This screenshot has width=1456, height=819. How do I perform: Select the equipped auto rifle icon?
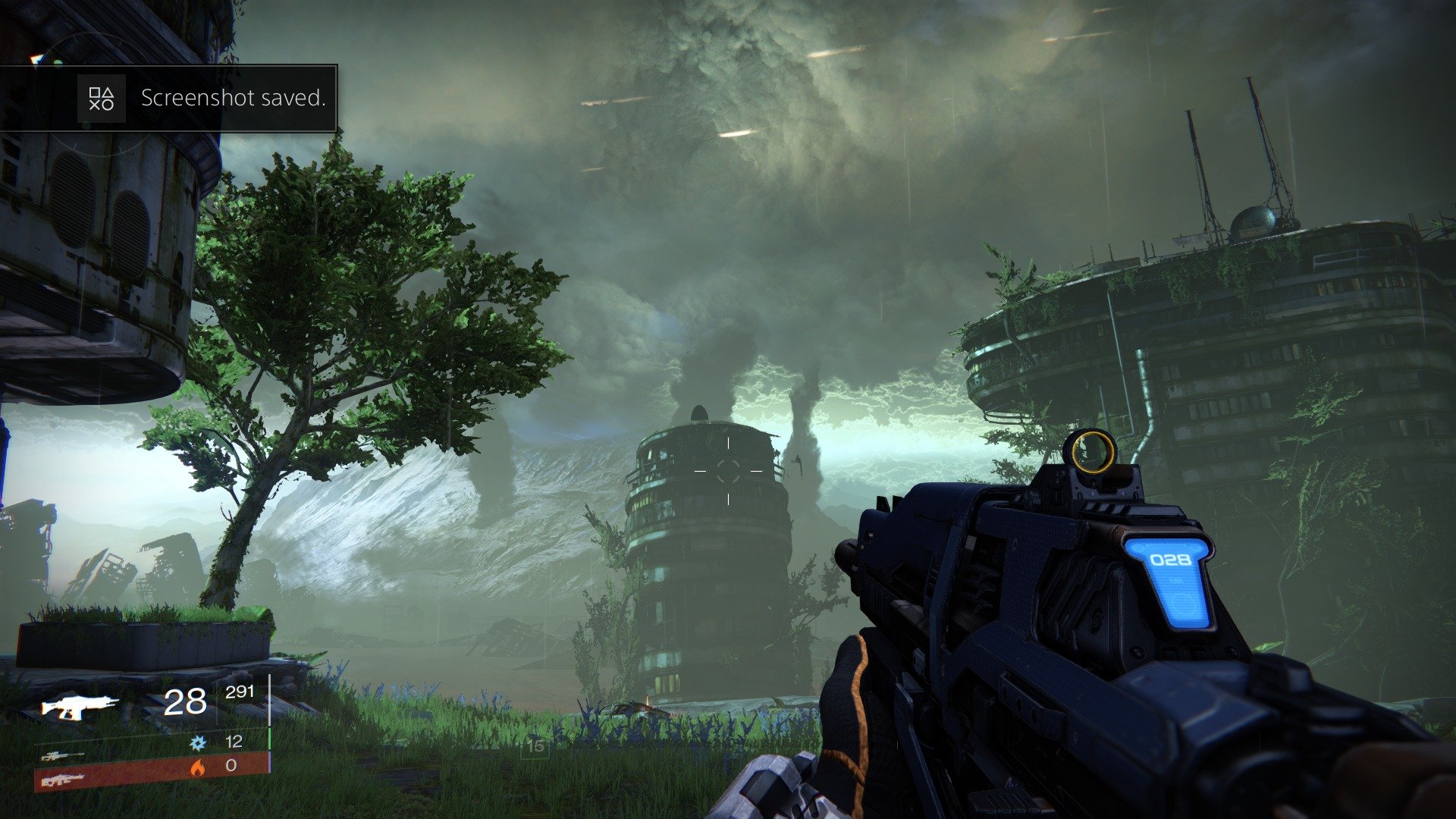78,705
